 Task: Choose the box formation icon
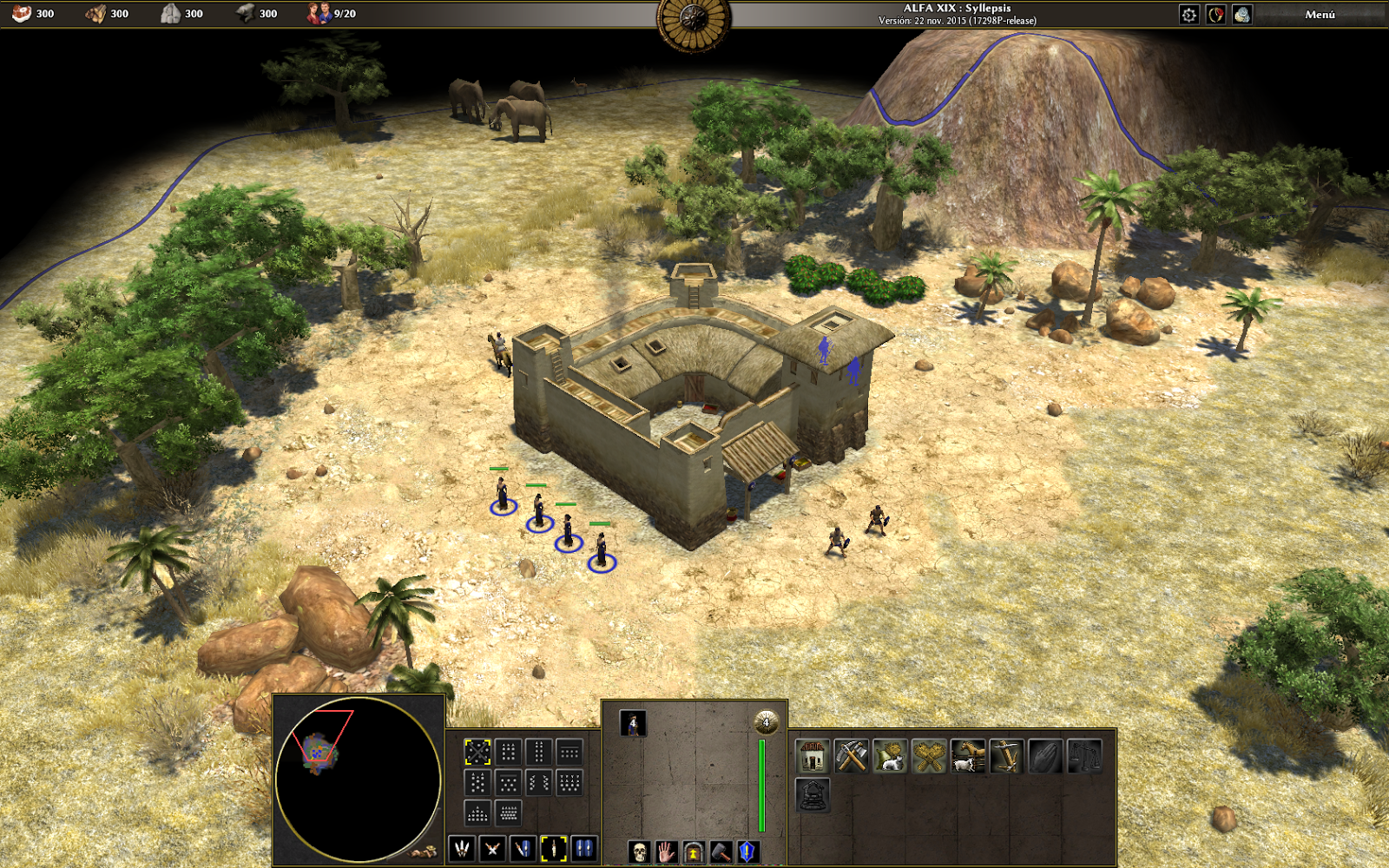pos(508,753)
